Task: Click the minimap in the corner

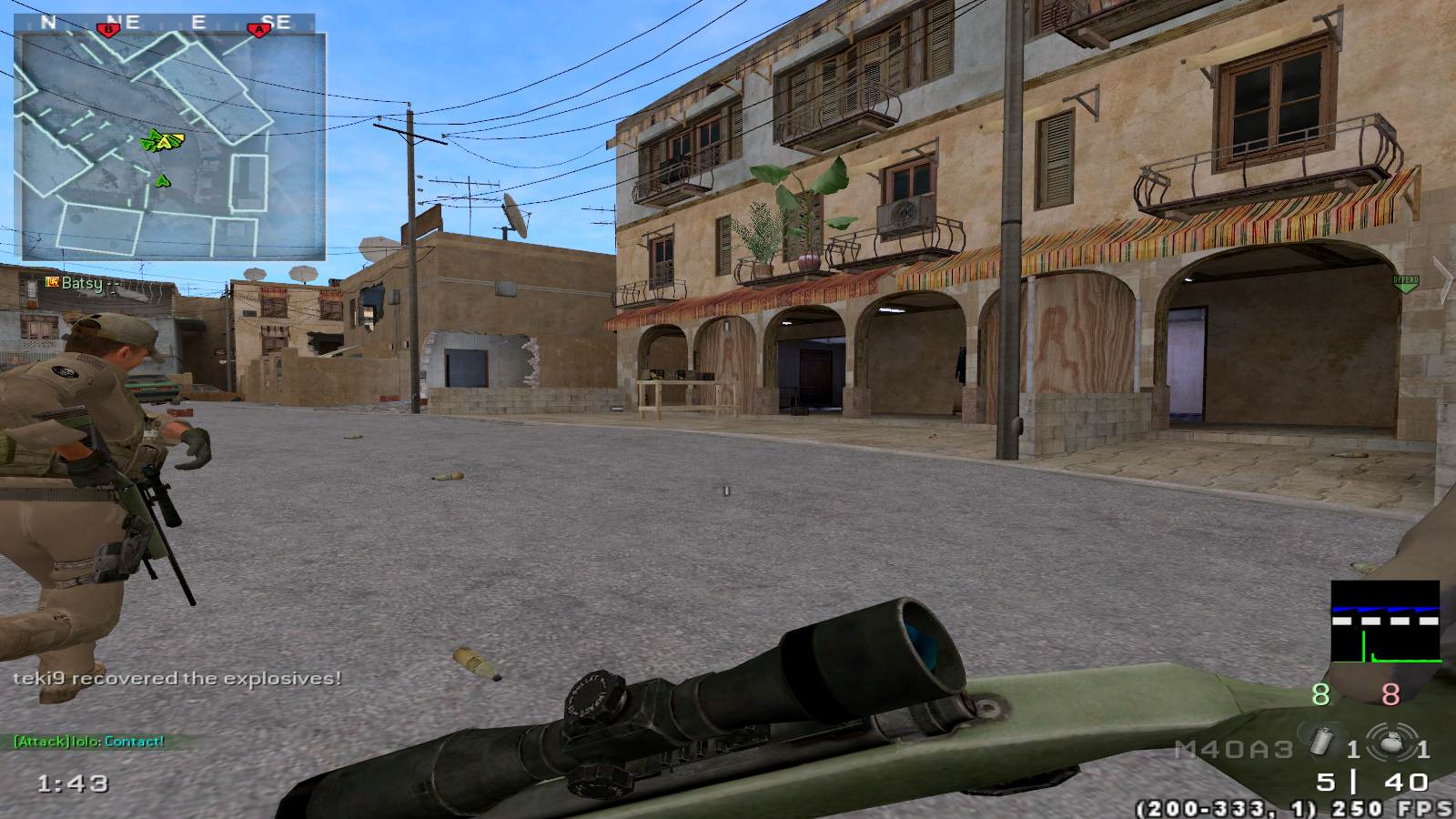Action: pyautogui.click(x=169, y=146)
